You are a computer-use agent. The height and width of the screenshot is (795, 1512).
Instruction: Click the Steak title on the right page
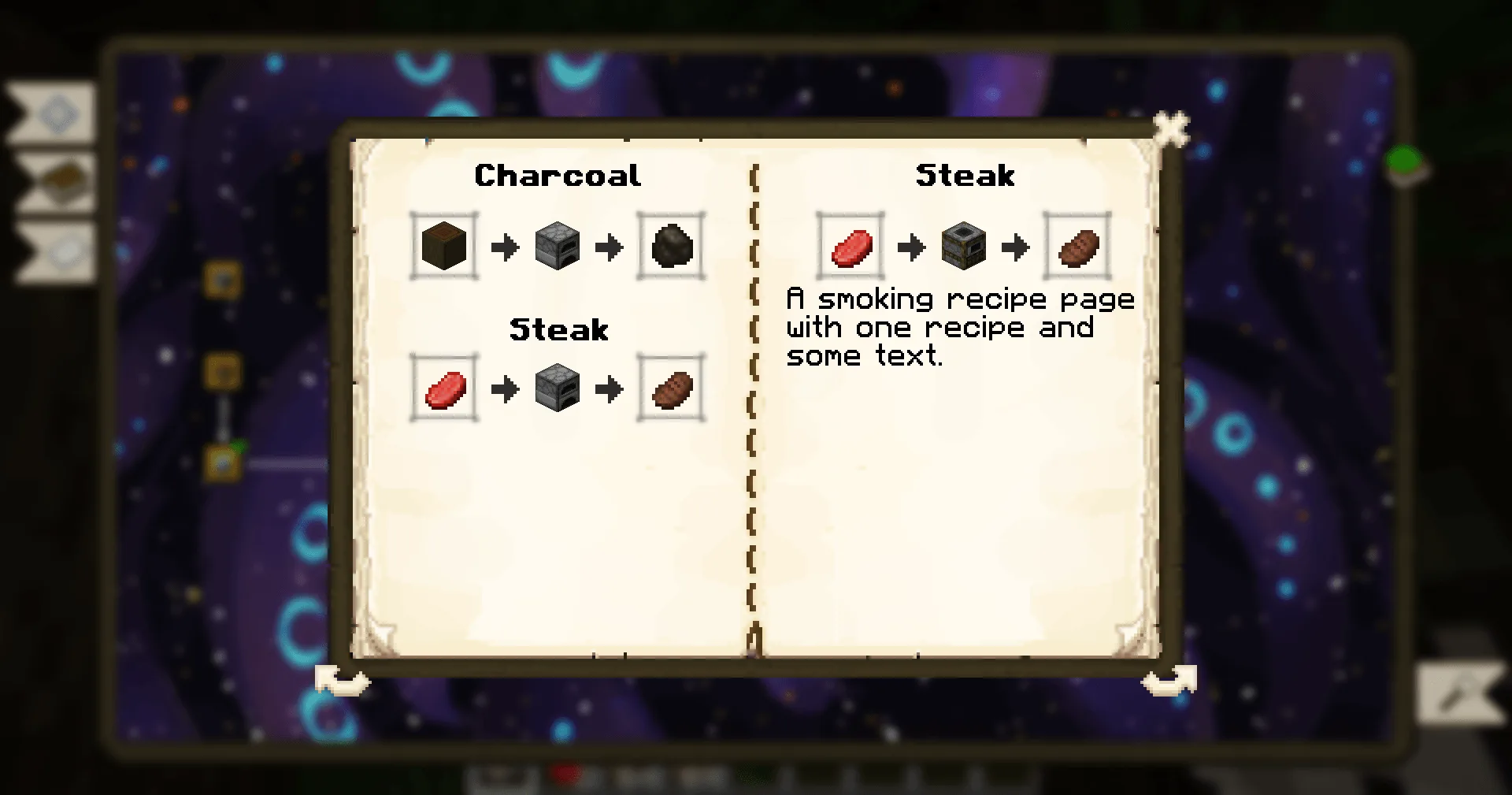point(965,176)
